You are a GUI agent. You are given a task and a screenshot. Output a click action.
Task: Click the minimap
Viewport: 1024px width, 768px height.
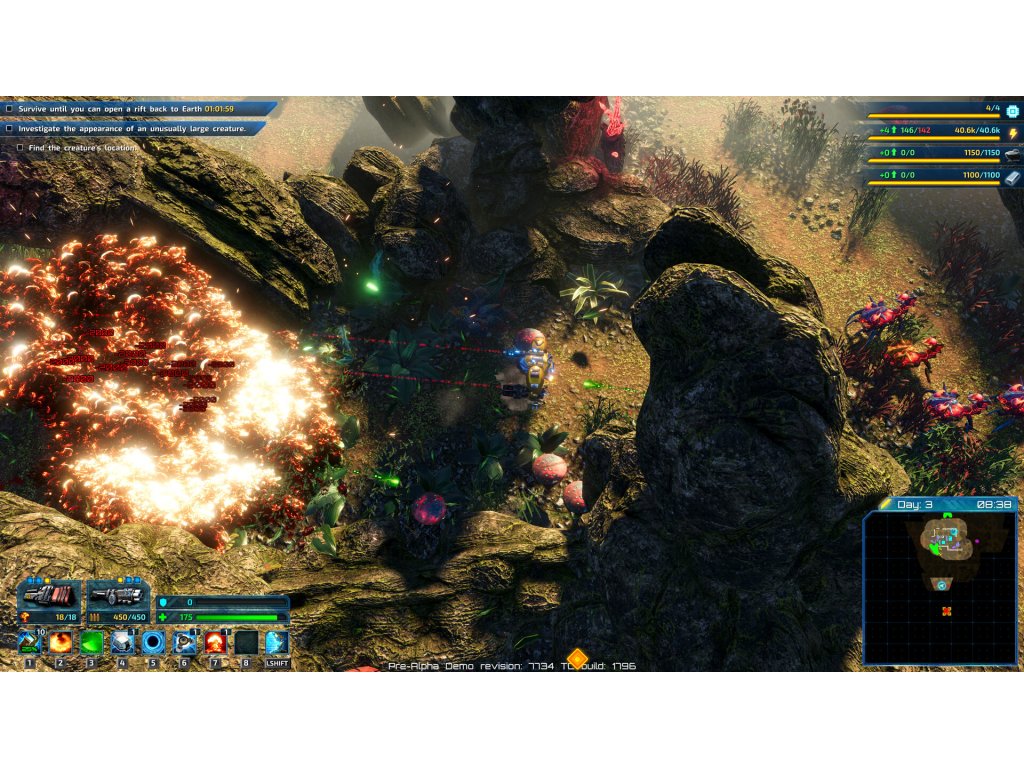pos(940,588)
